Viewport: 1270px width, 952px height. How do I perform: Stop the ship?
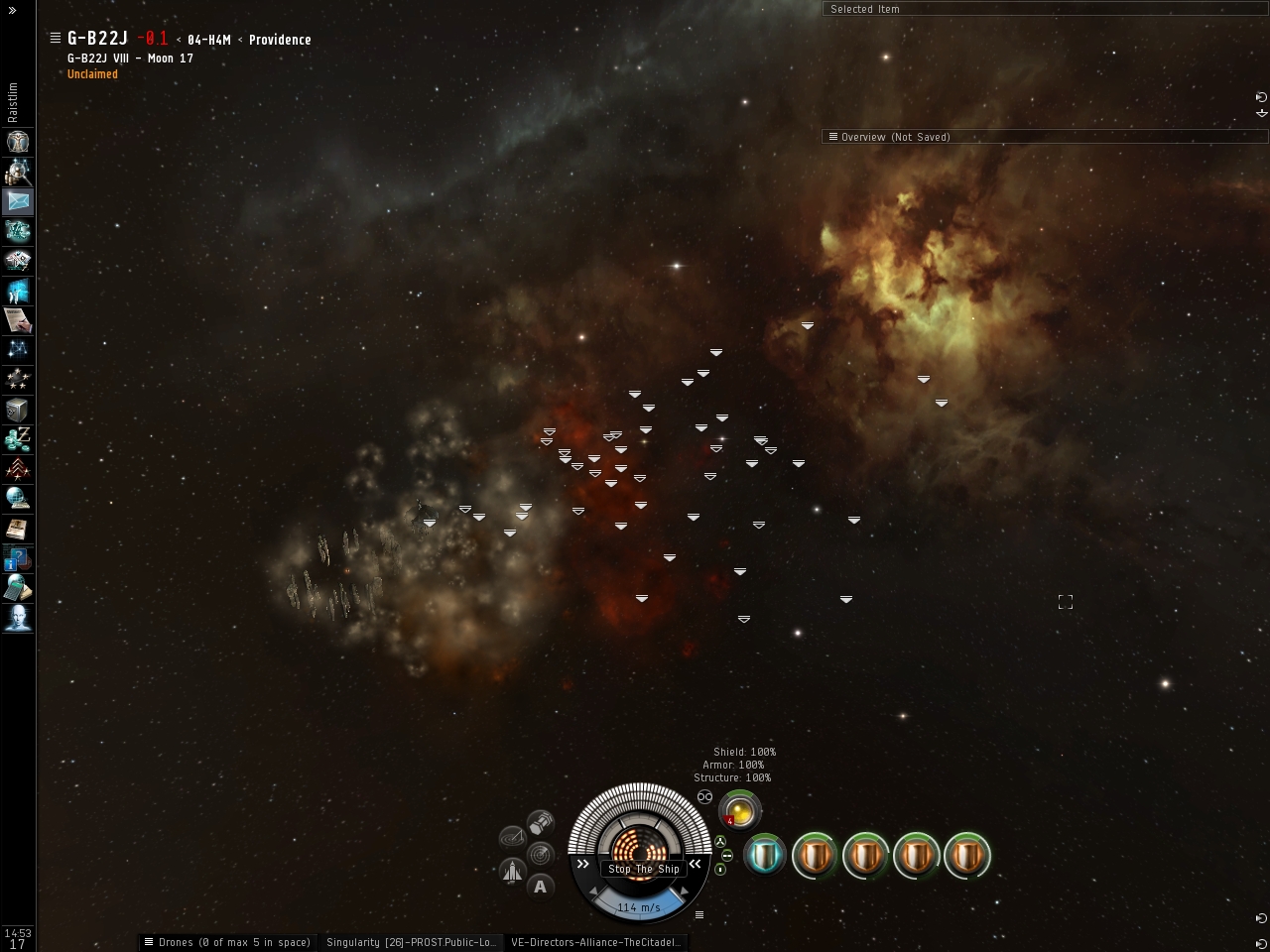644,869
